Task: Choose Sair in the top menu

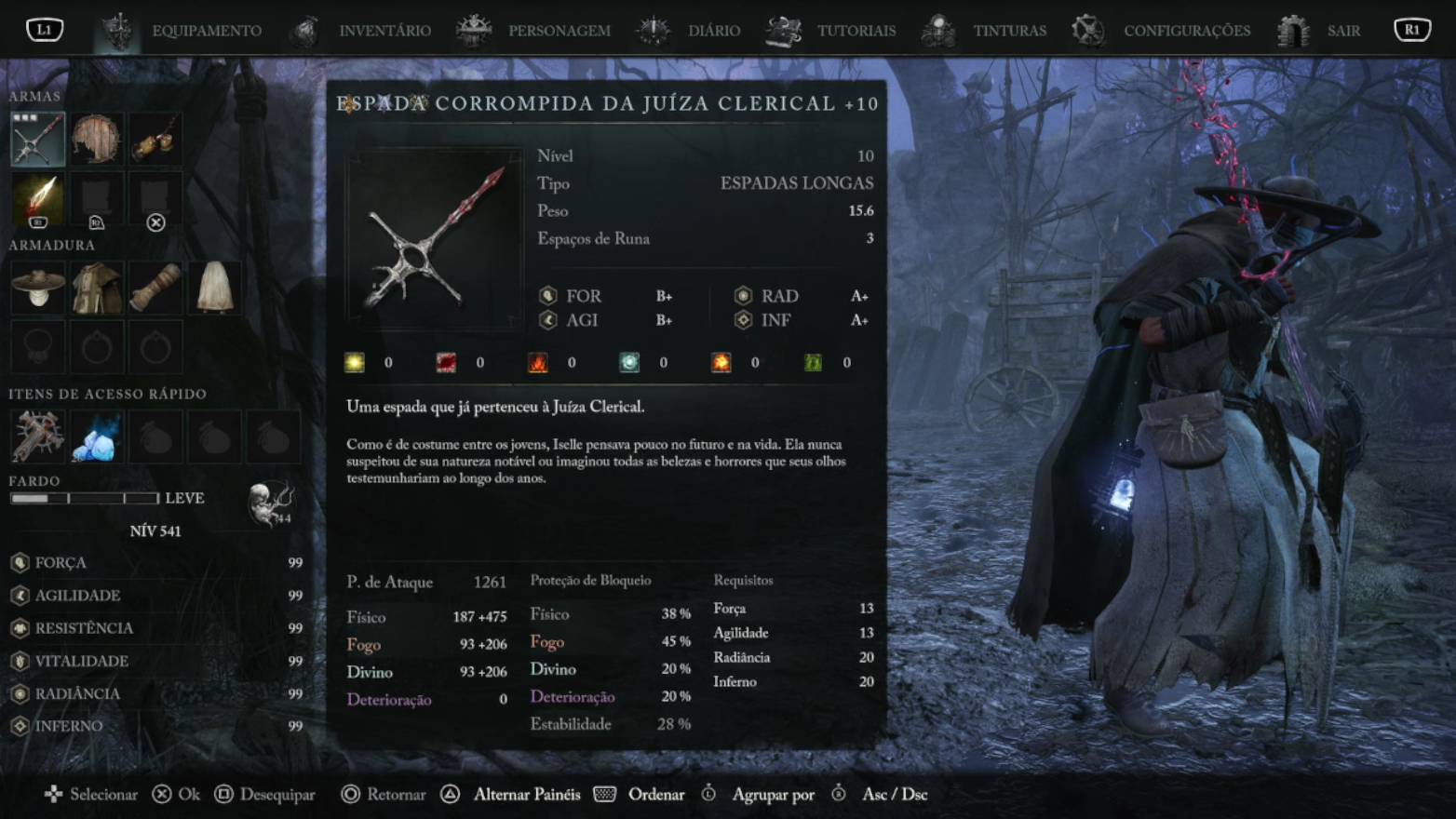Action: coord(1342,31)
